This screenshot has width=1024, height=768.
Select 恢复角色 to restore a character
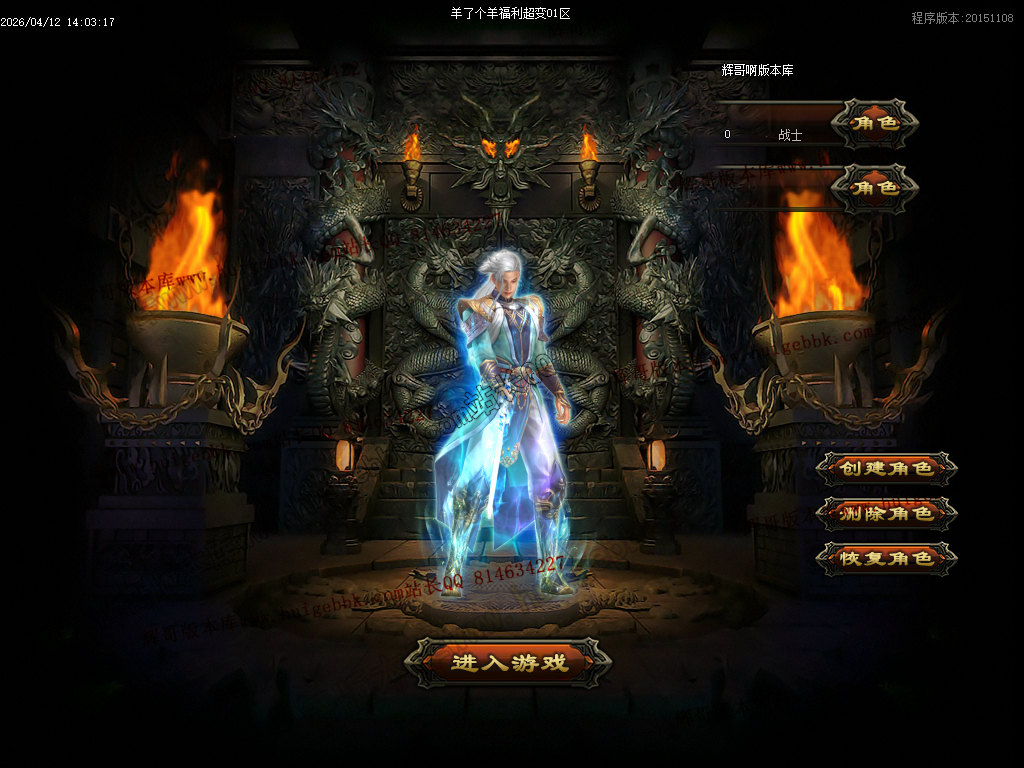click(886, 558)
